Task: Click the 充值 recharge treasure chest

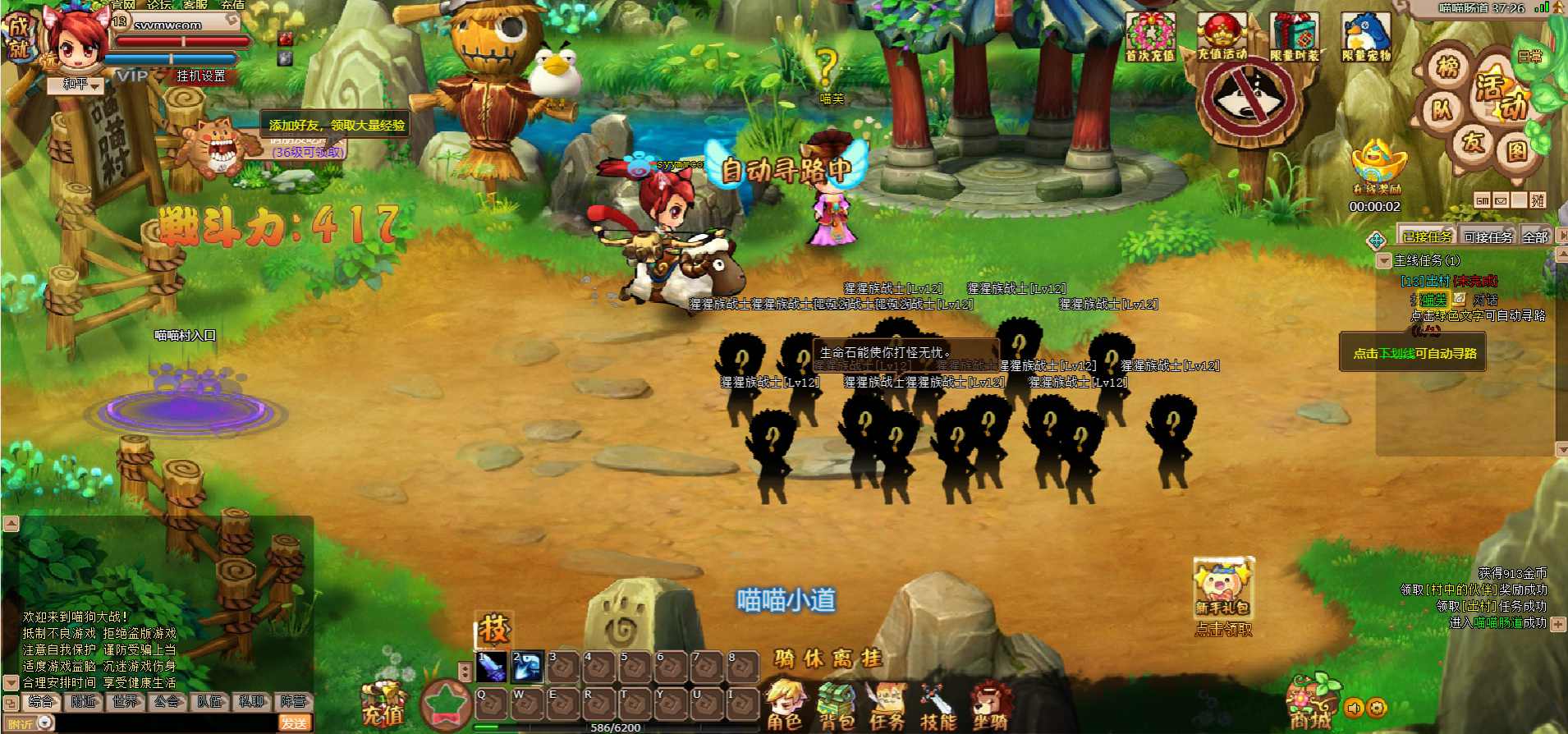Action: pyautogui.click(x=382, y=705)
